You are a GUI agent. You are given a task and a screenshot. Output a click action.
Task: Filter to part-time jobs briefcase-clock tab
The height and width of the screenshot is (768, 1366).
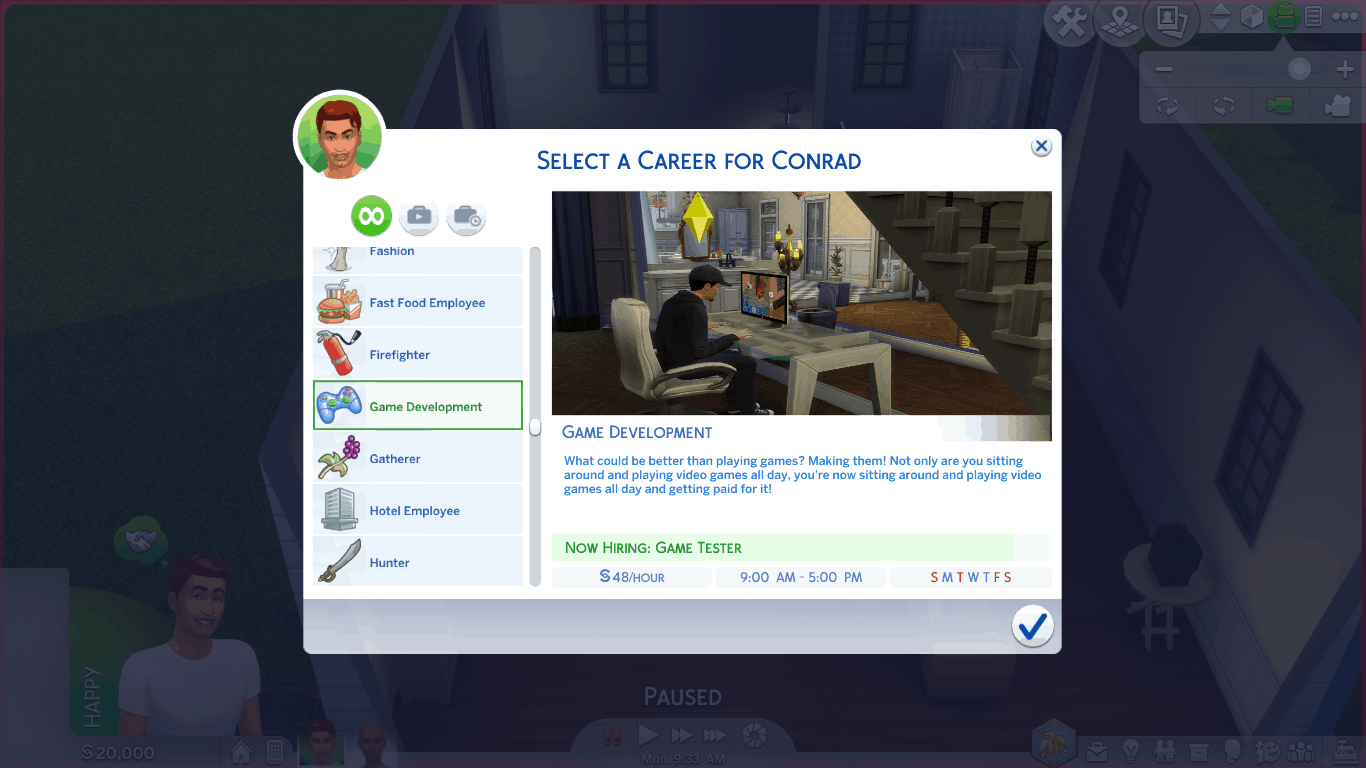[466, 216]
